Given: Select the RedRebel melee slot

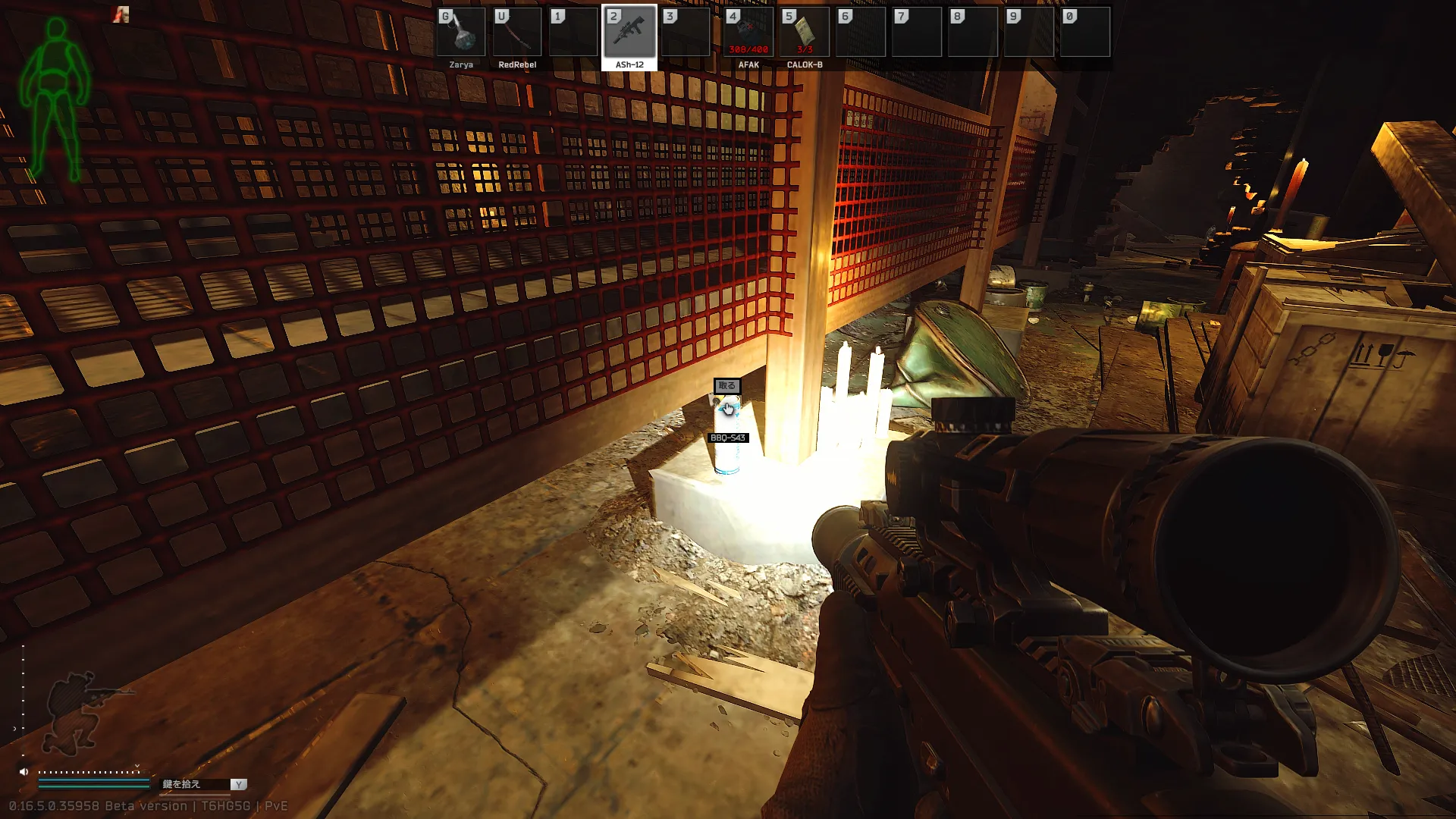Looking at the screenshot, I should [517, 33].
